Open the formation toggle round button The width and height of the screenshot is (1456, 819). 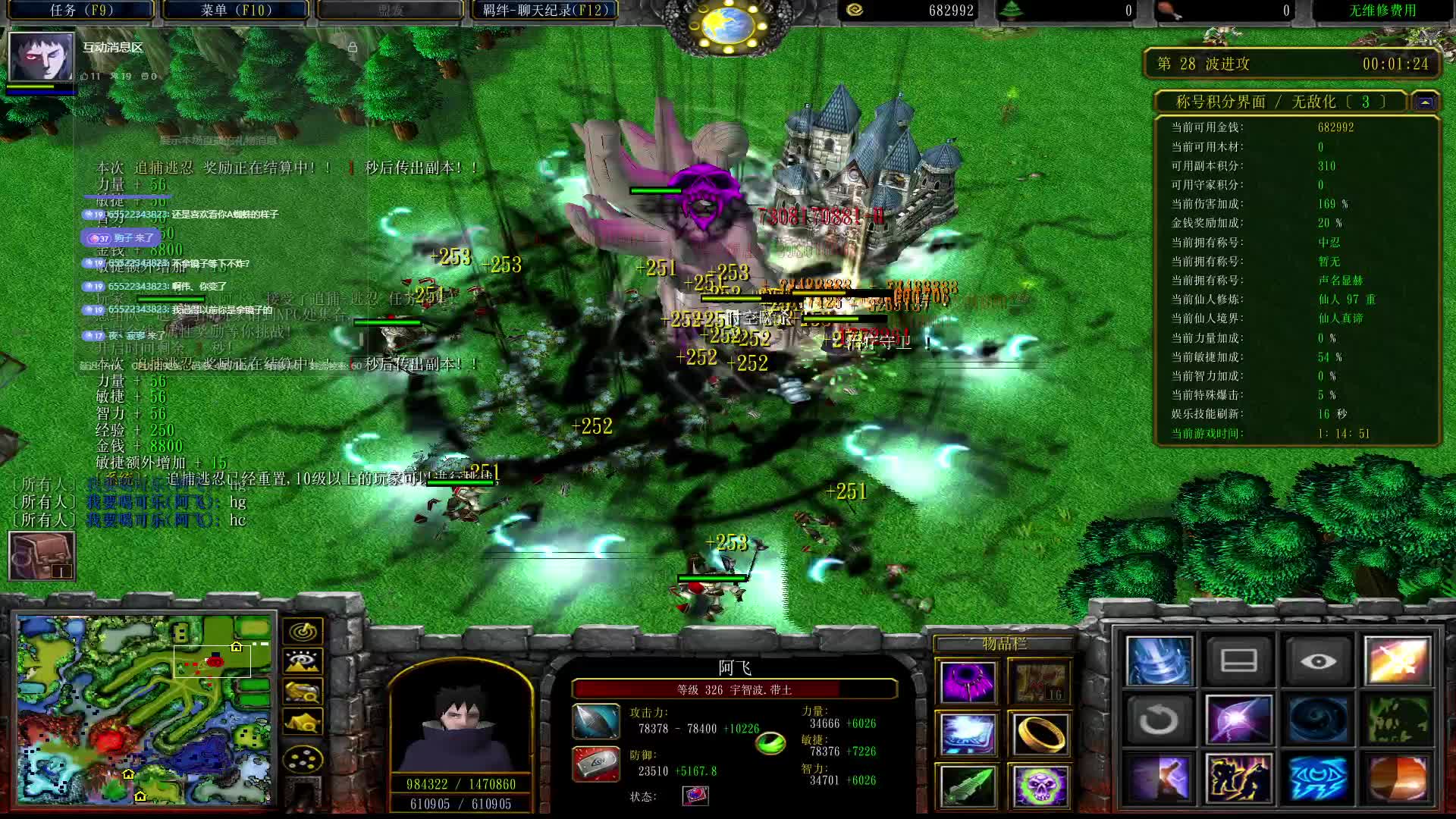[x=303, y=758]
